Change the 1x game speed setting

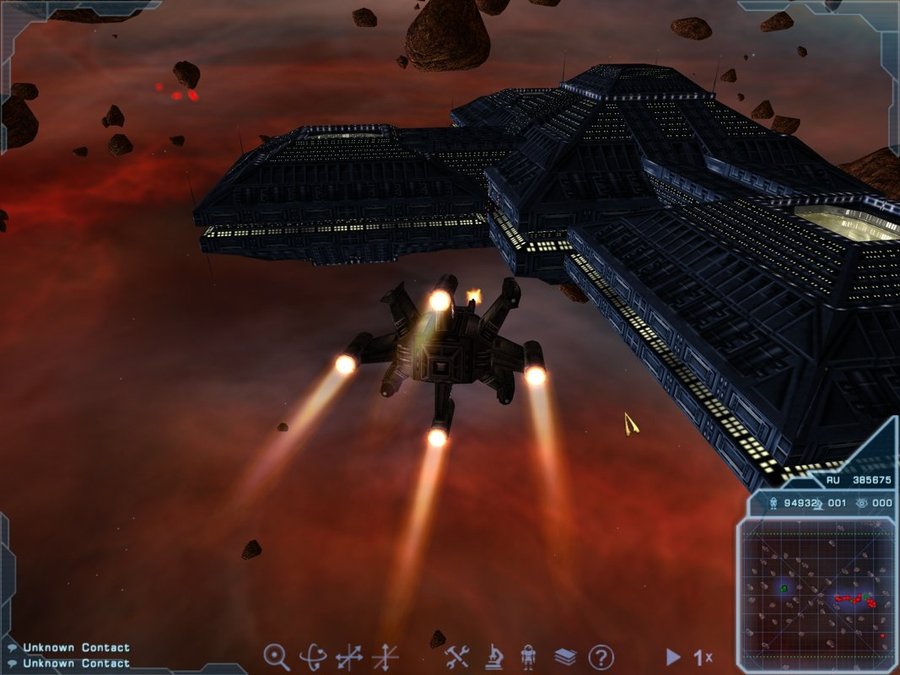704,657
